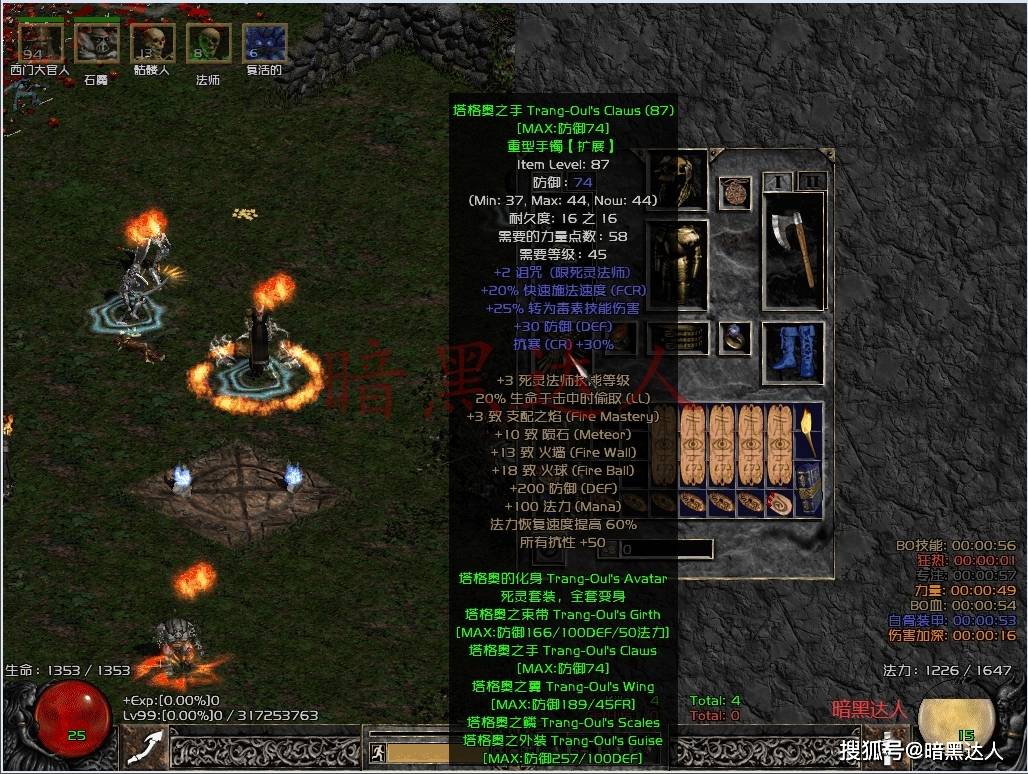Click the blue revived minion portrait
Screen dimensions: 1028x774
click(265, 44)
